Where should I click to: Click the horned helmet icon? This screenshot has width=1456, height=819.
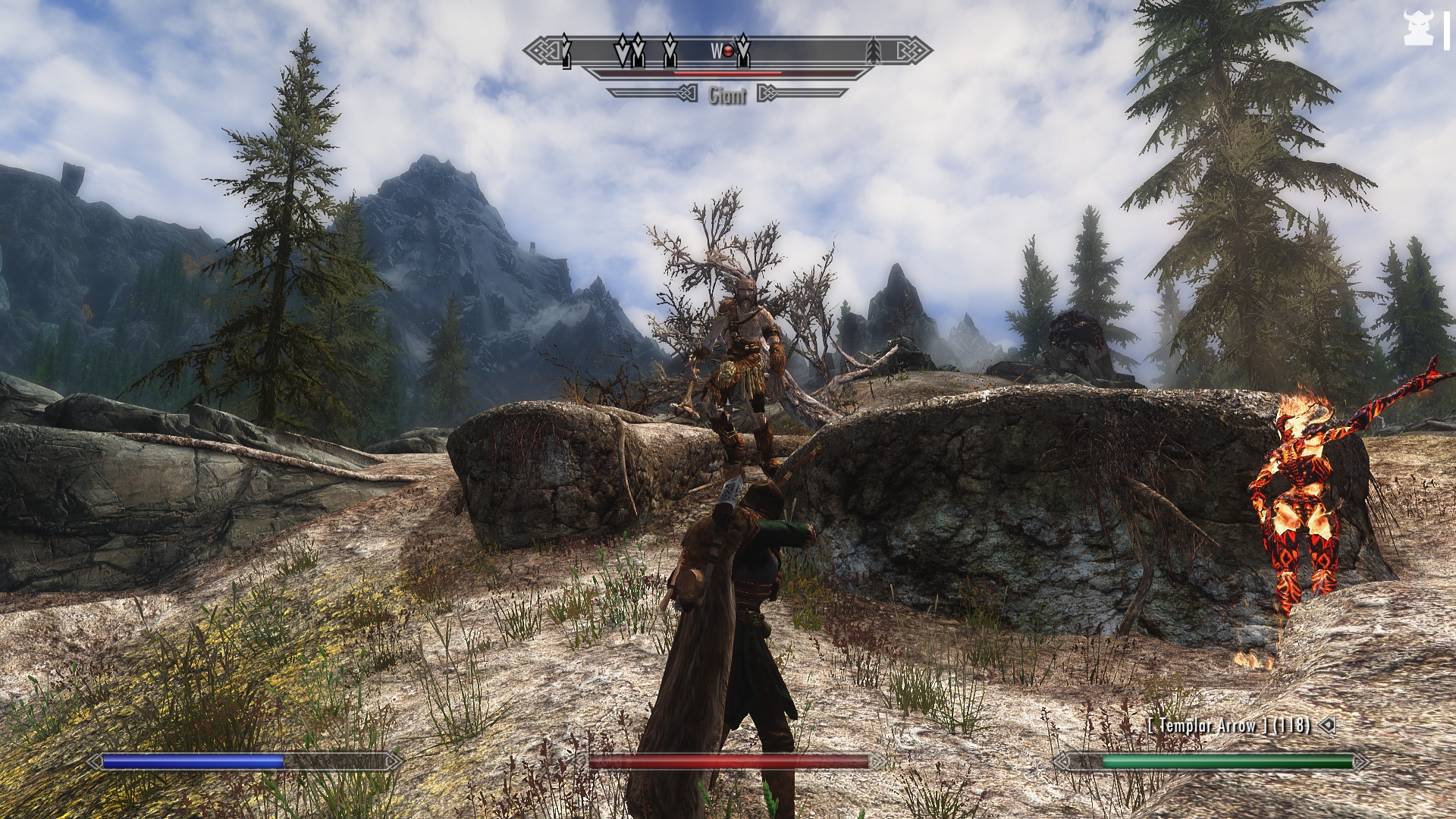pyautogui.click(x=1417, y=29)
